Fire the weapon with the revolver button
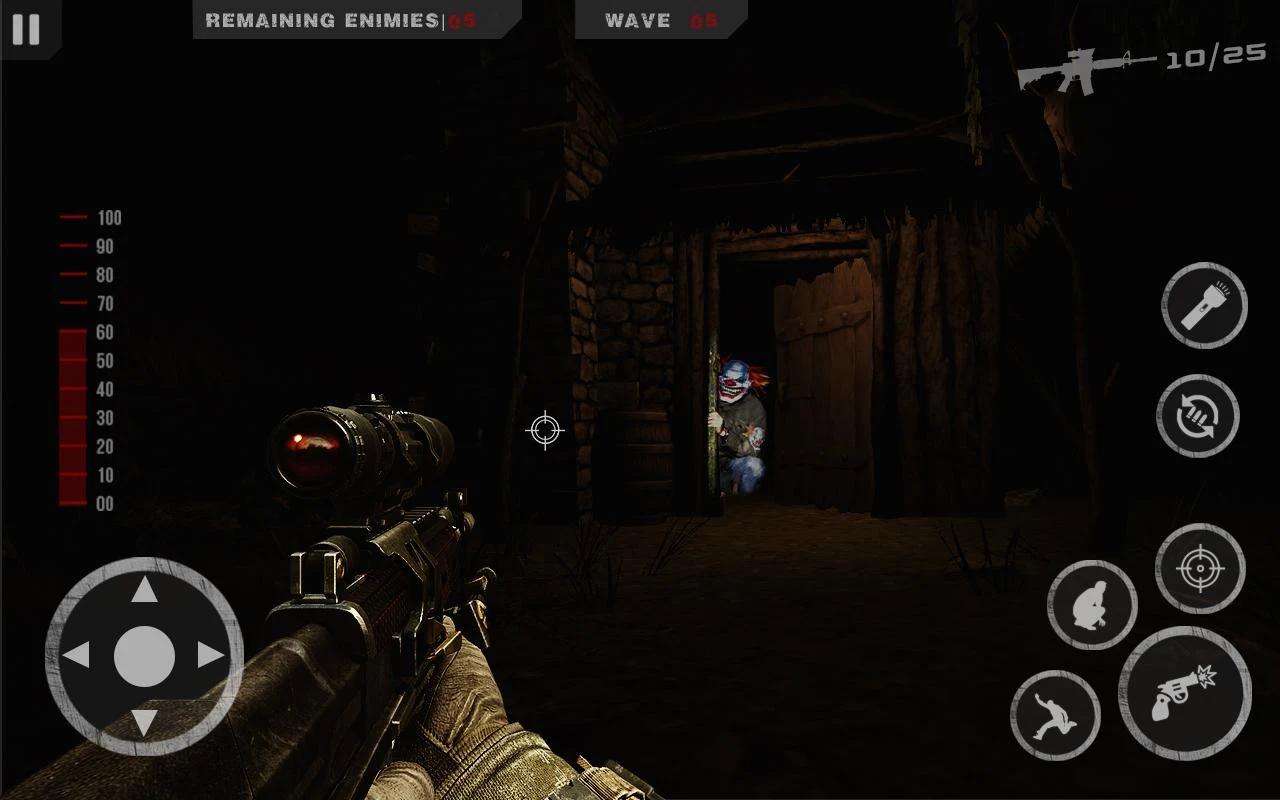This screenshot has height=800, width=1280. [x=1185, y=693]
